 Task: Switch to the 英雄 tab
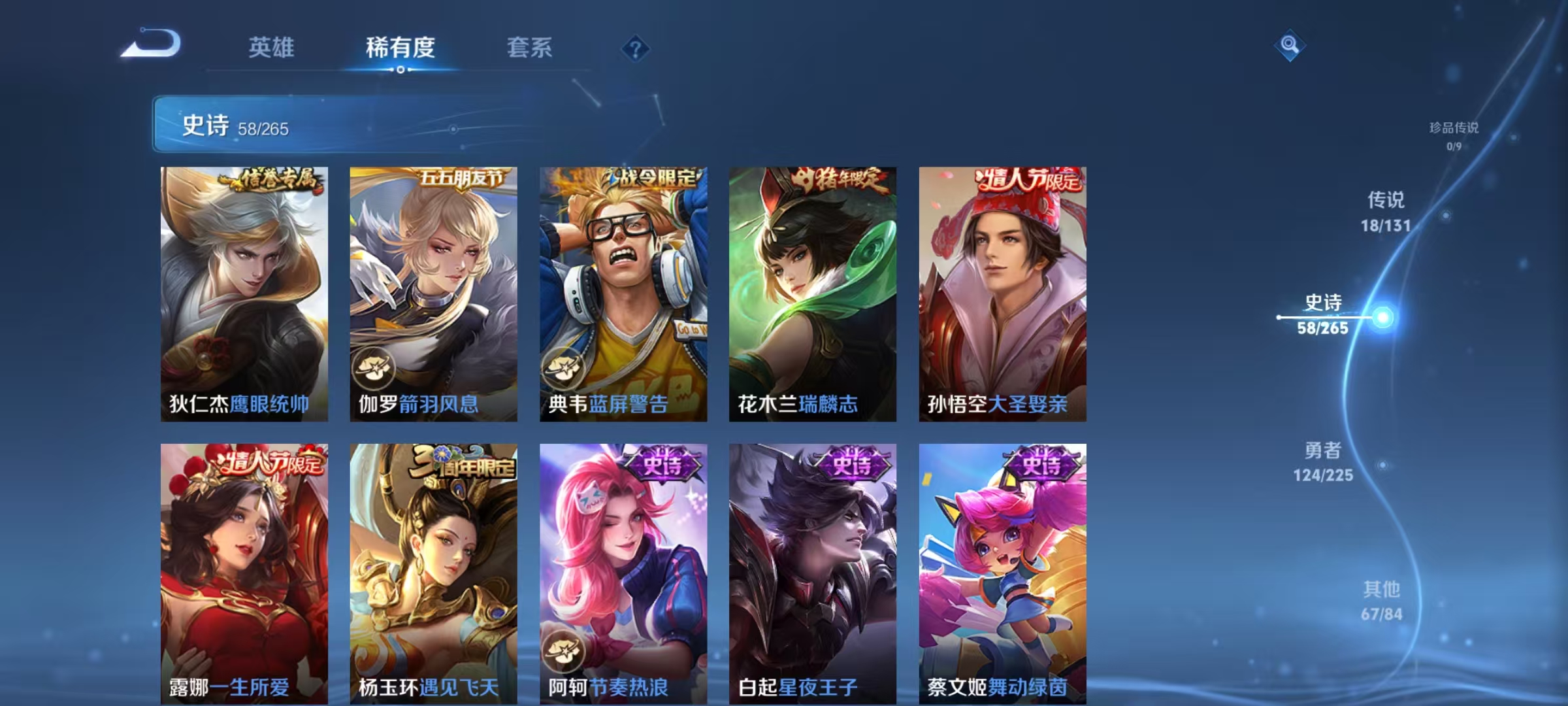point(272,48)
